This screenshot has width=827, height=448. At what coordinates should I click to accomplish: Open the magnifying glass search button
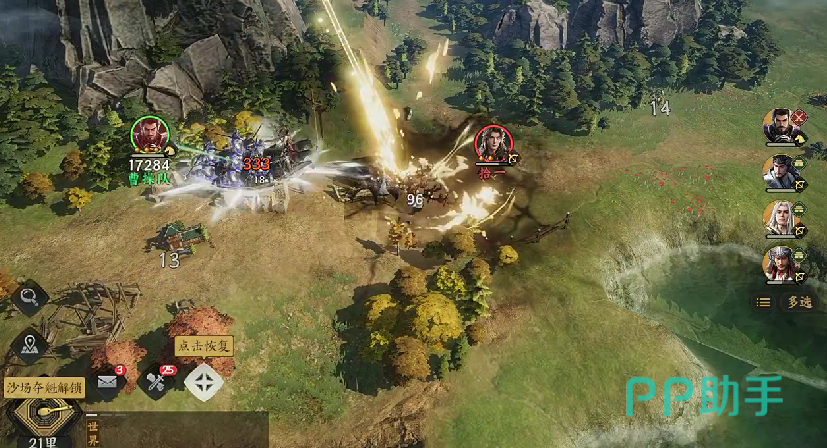click(30, 297)
